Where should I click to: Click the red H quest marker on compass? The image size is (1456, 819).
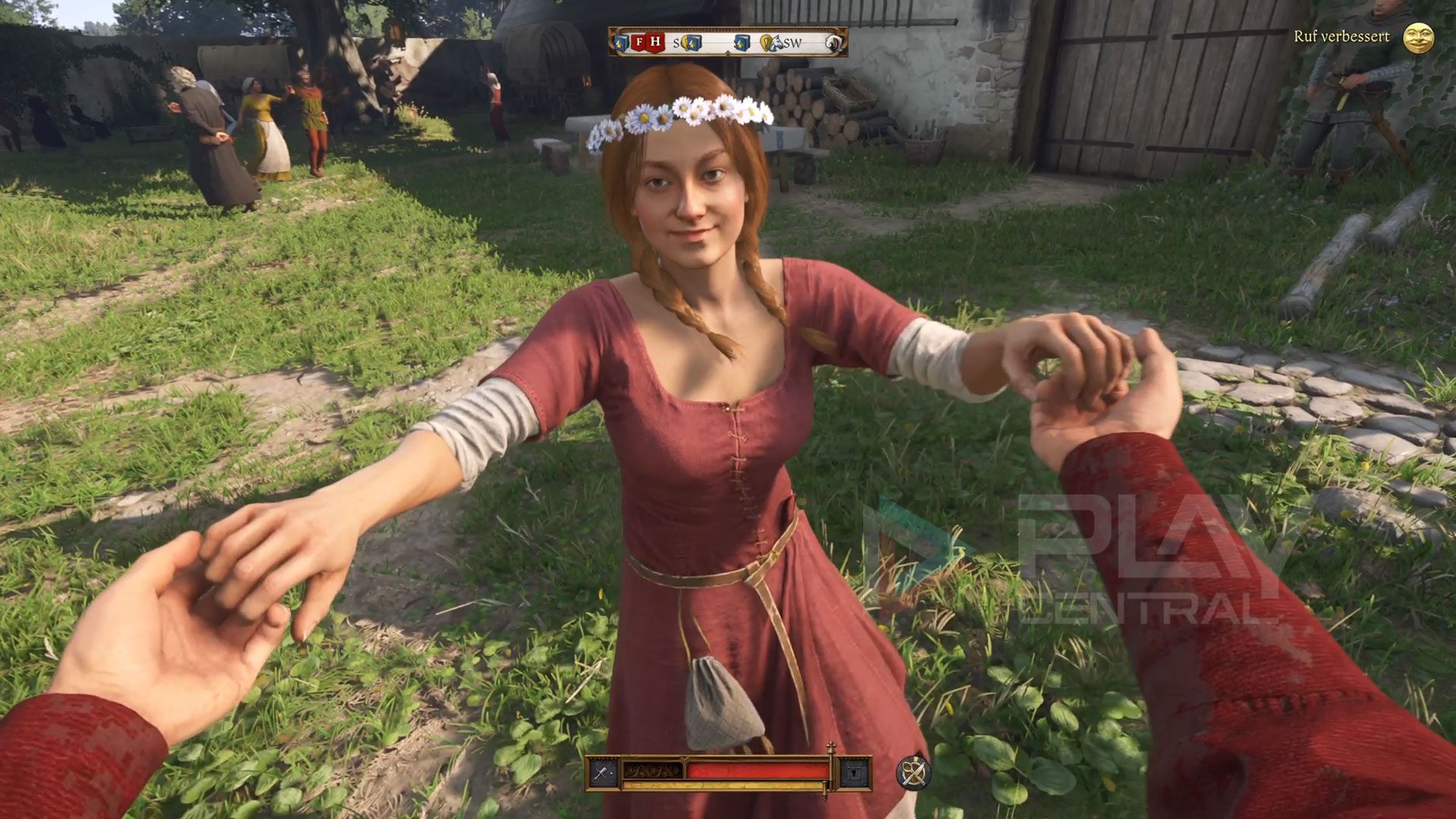655,42
